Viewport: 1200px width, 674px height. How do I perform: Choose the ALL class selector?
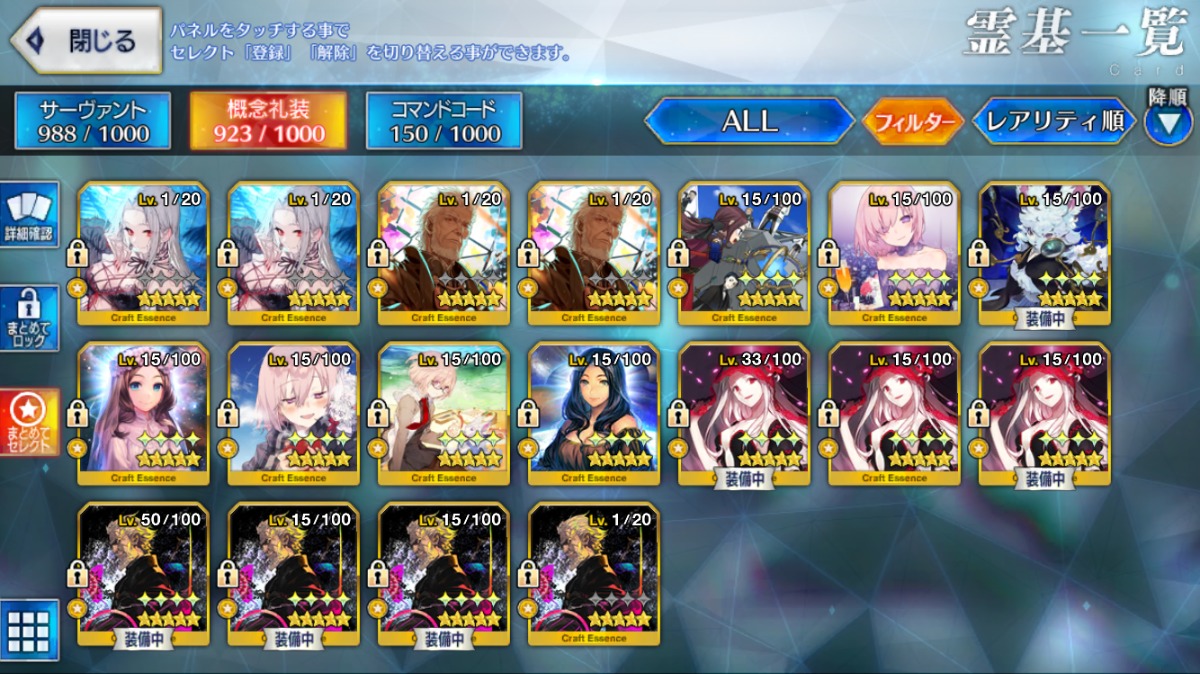(x=749, y=121)
